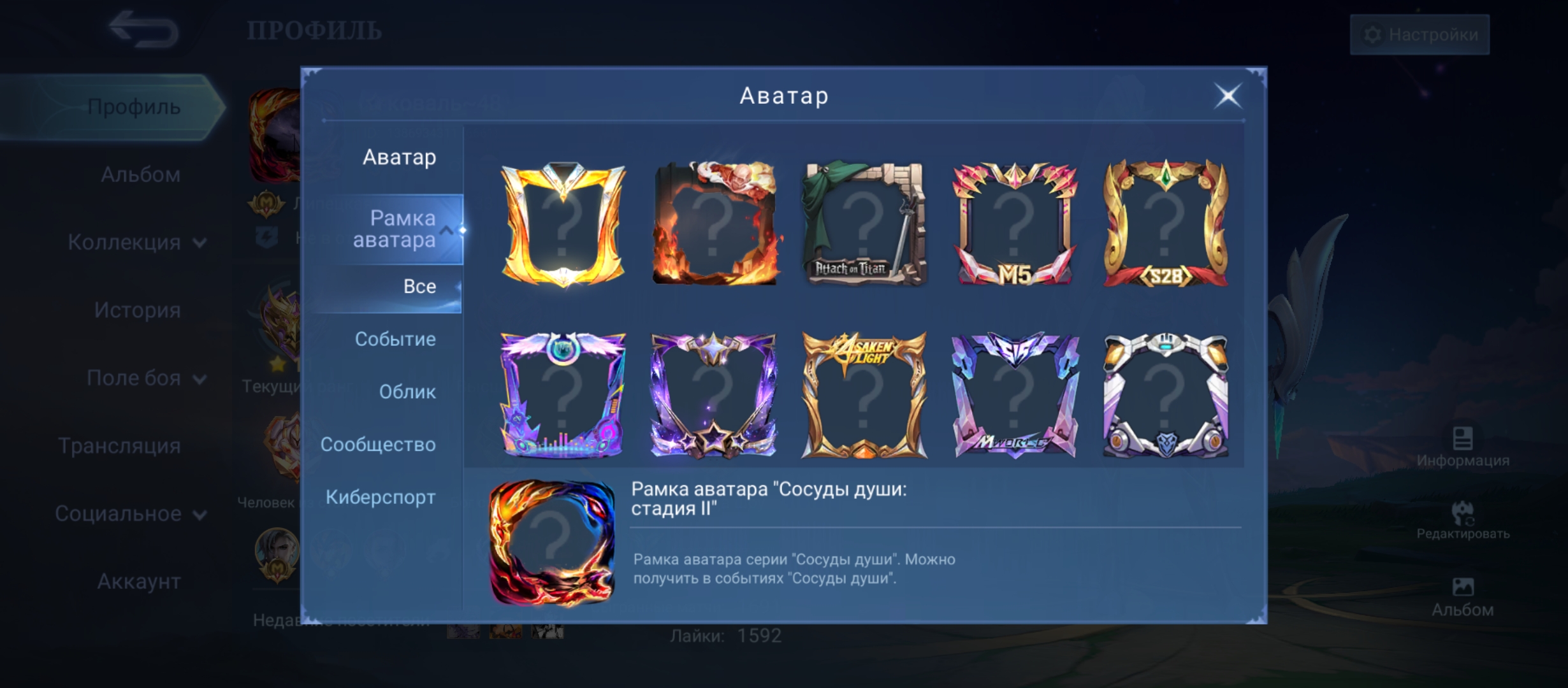Select the golden winged avatar frame
Screen dimensions: 1568x688
[563, 224]
